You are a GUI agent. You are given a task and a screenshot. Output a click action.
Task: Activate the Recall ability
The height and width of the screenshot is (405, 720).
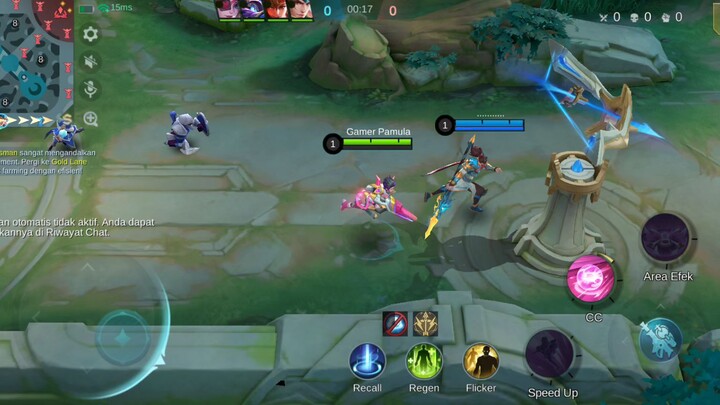367,361
